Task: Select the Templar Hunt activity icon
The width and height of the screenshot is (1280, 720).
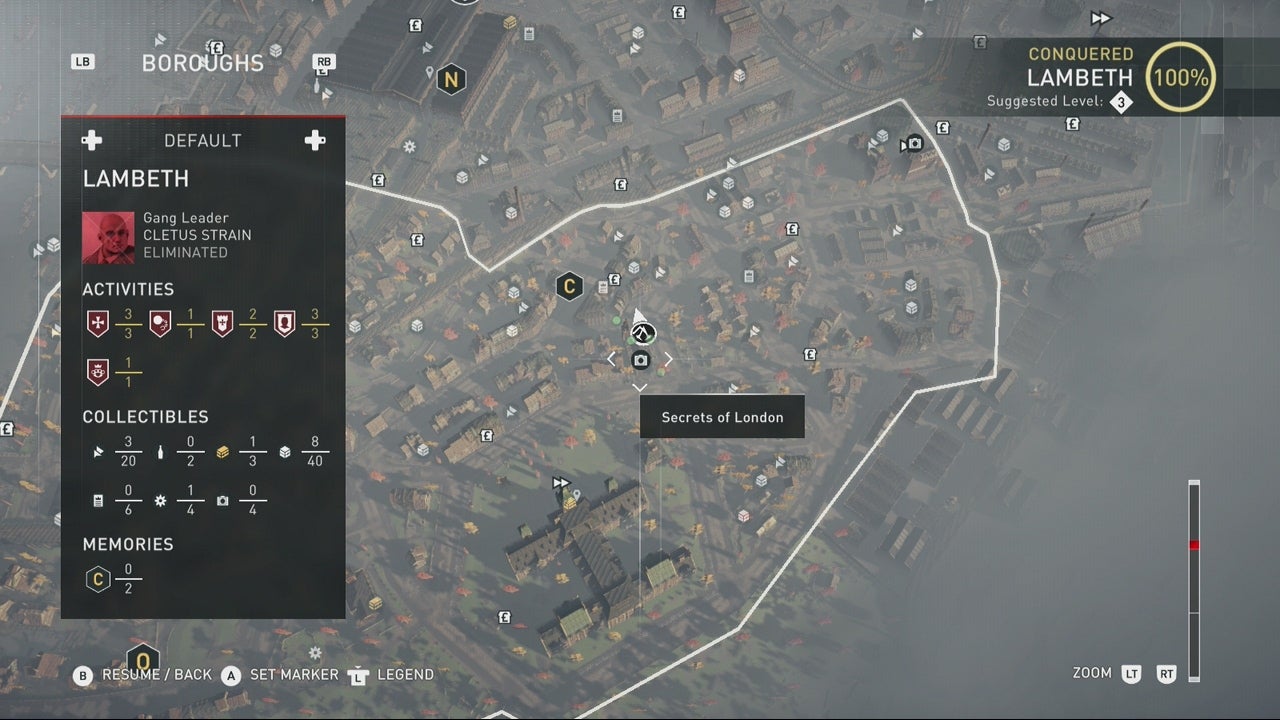Action: [x=97, y=322]
